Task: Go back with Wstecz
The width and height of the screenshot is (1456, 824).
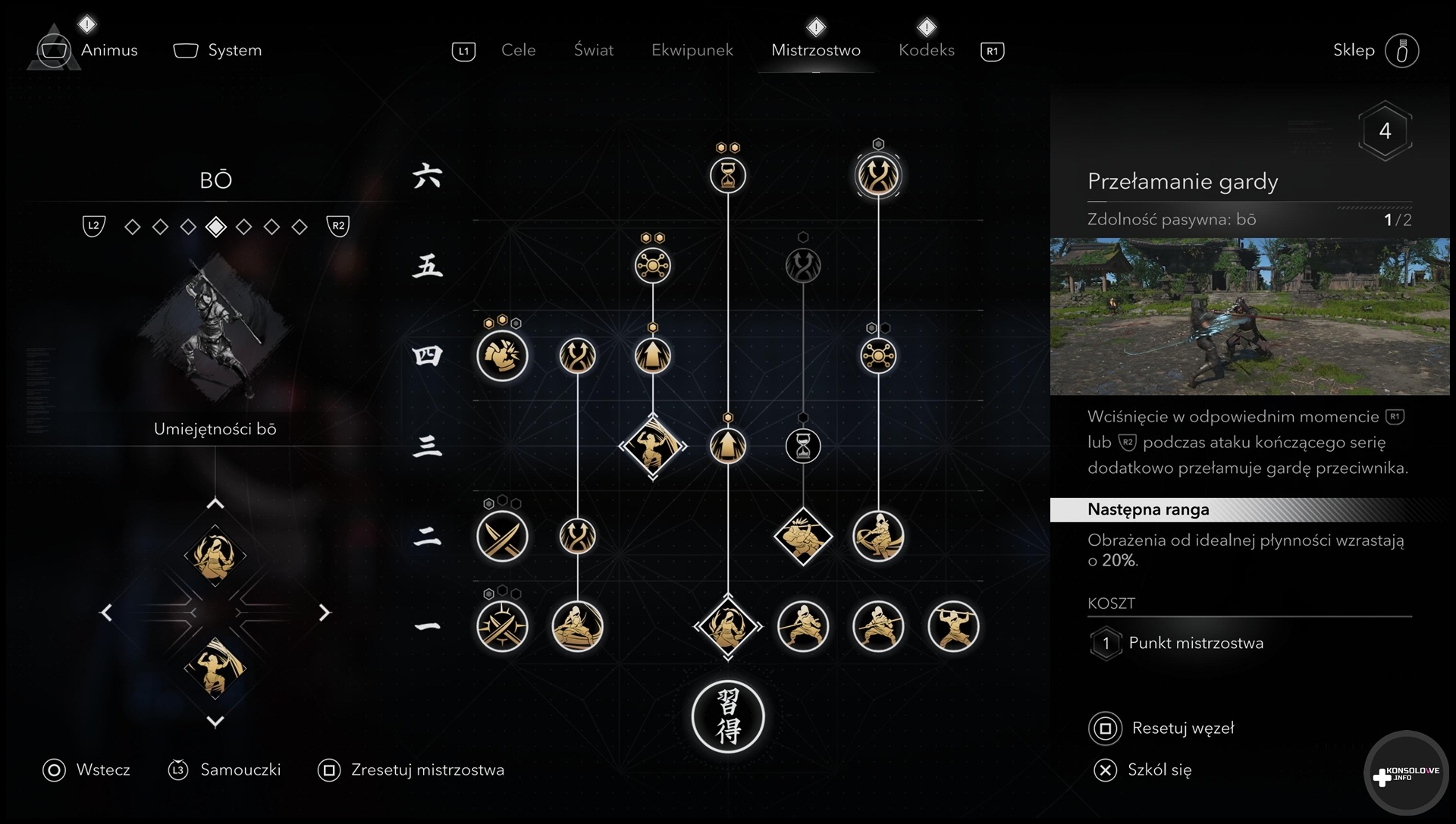Action: pos(102,770)
